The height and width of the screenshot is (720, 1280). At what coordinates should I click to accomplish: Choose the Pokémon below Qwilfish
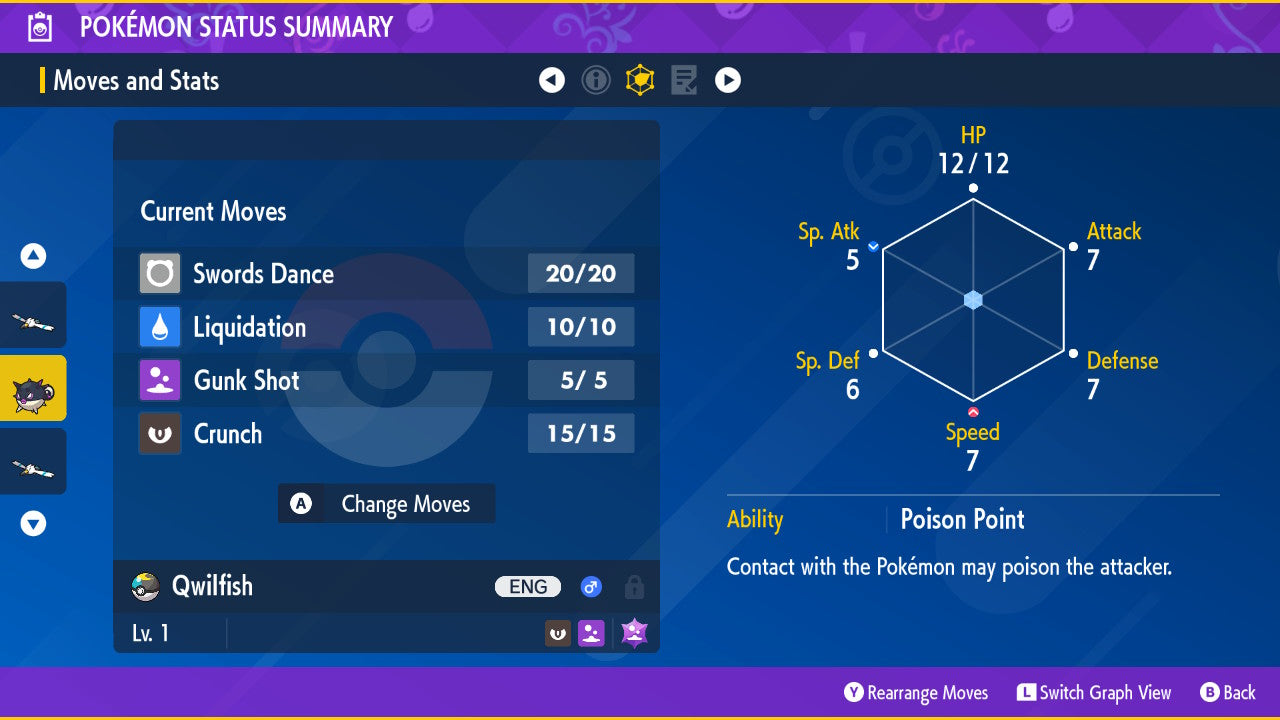pyautogui.click(x=33, y=461)
